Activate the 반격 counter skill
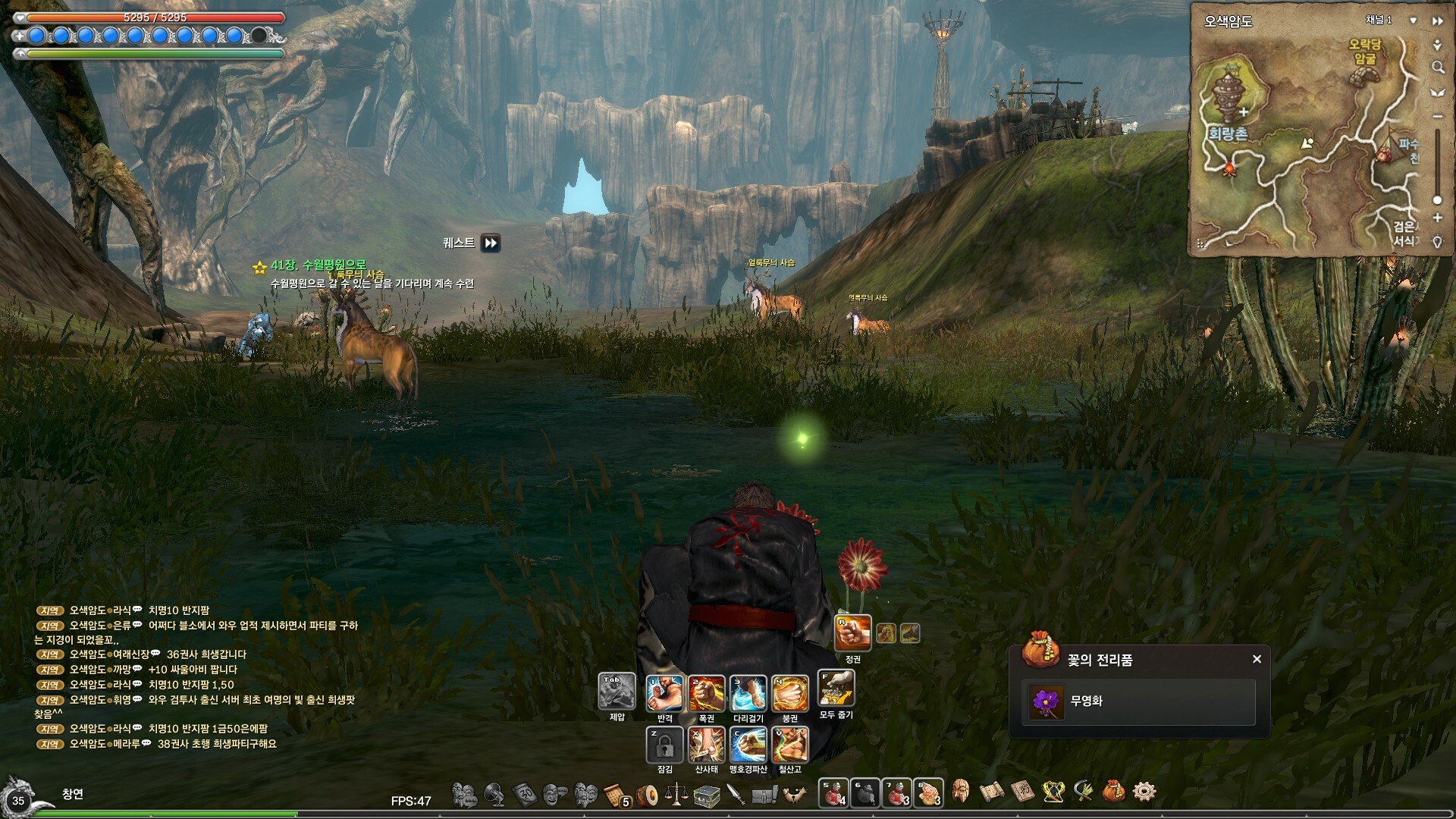 [x=664, y=693]
